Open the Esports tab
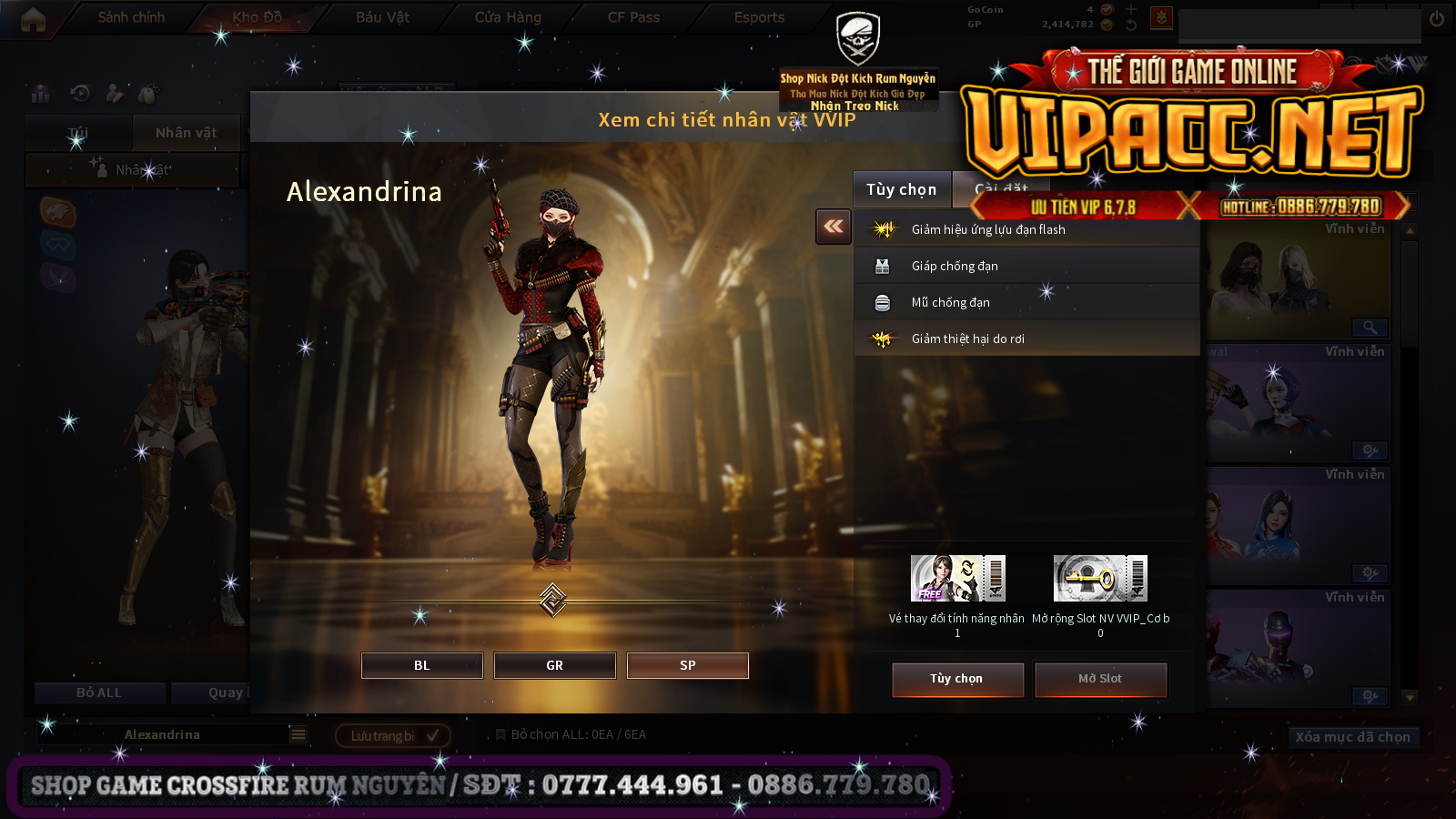The width and height of the screenshot is (1456, 819). [759, 17]
